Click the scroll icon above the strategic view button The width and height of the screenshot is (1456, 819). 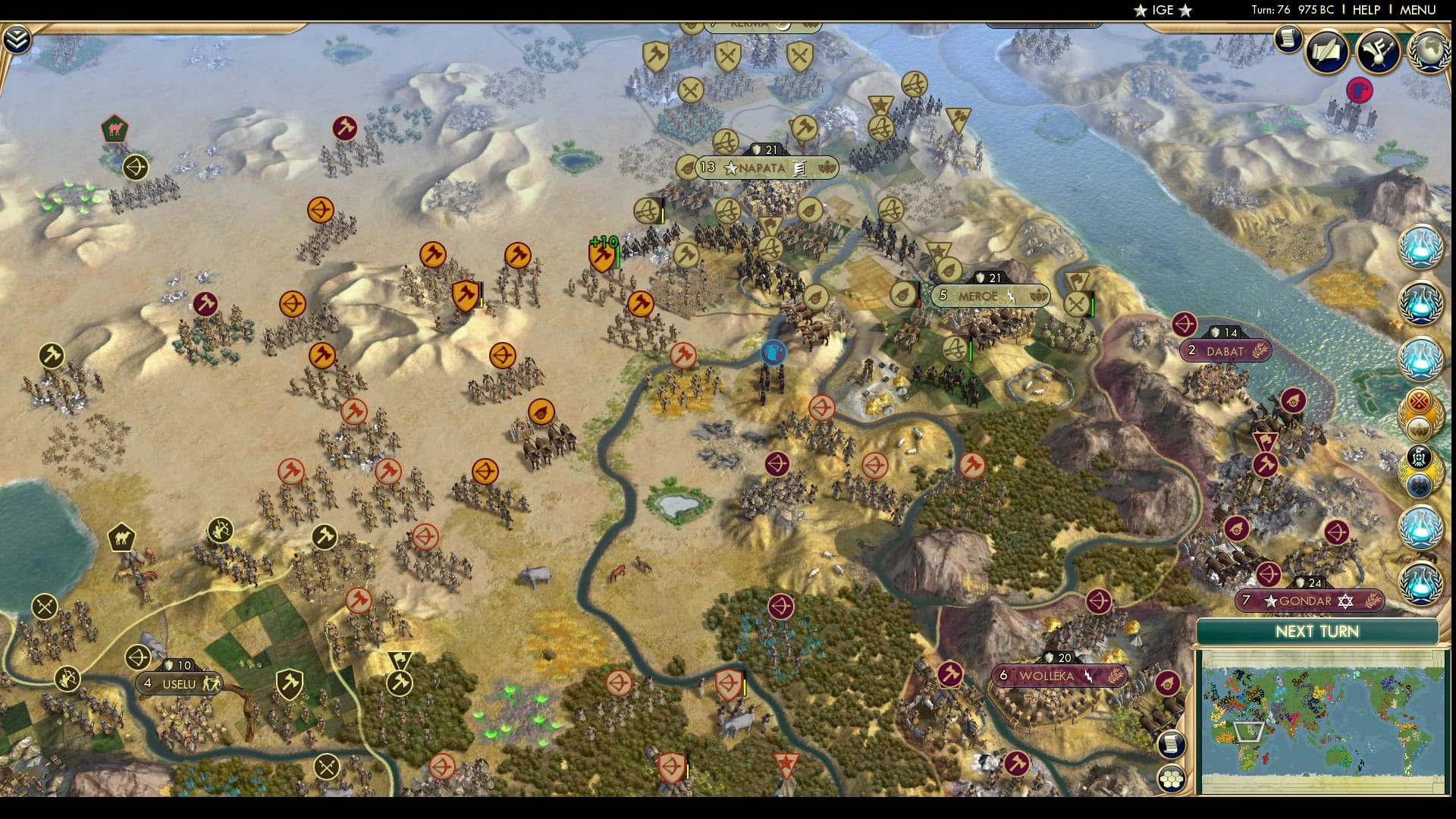1172,745
